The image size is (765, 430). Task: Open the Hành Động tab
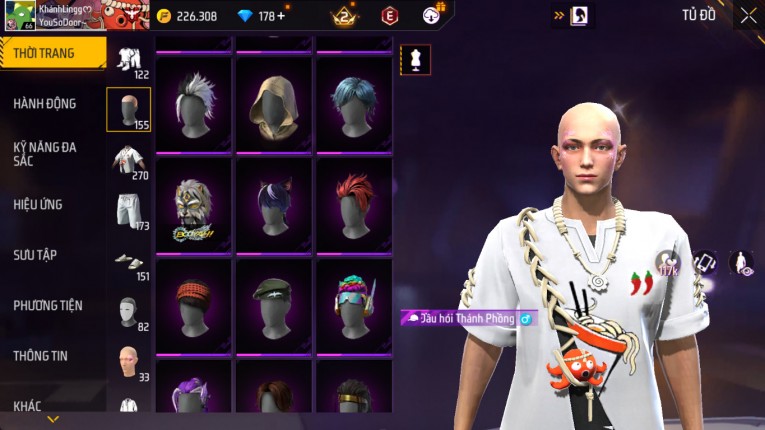click(x=45, y=104)
